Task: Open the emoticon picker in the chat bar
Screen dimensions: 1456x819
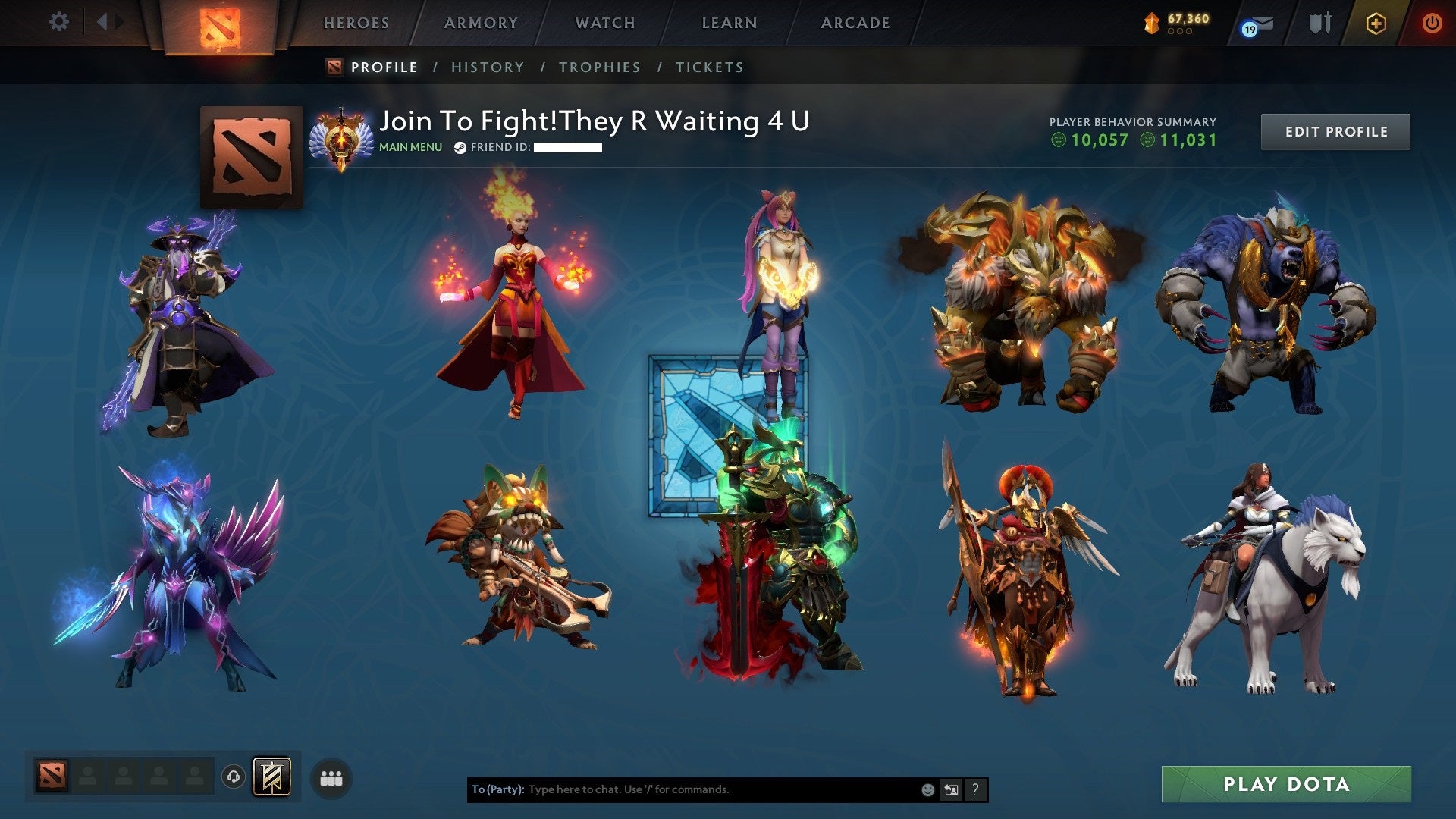Action: (x=927, y=789)
